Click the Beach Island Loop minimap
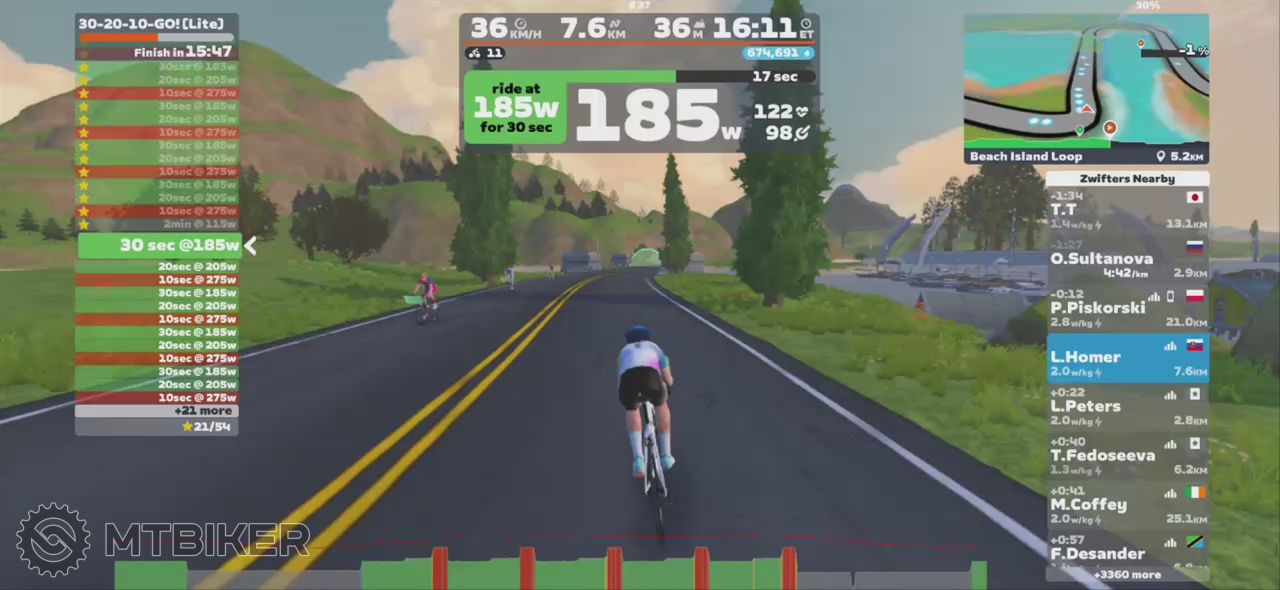This screenshot has height=590, width=1280. [x=1086, y=88]
